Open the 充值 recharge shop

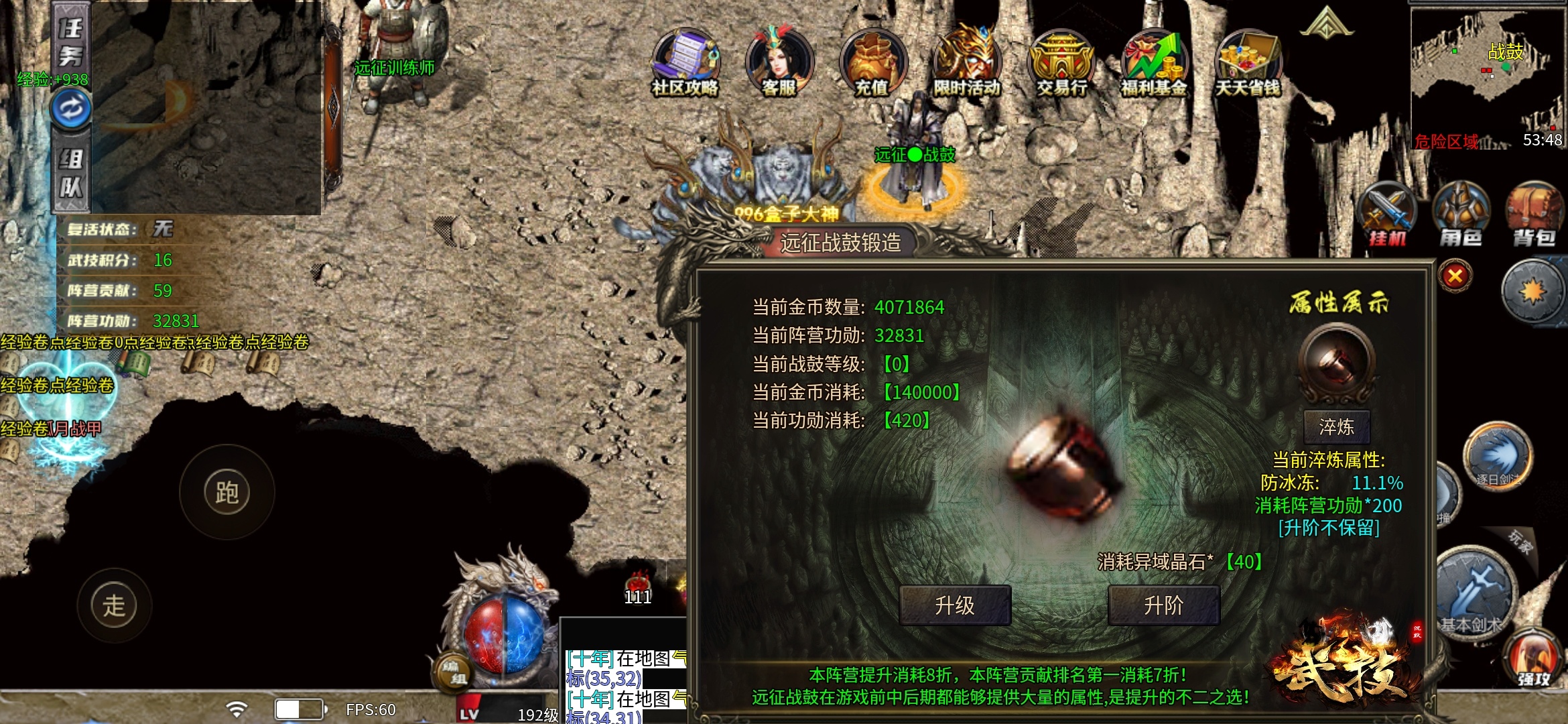point(872,64)
